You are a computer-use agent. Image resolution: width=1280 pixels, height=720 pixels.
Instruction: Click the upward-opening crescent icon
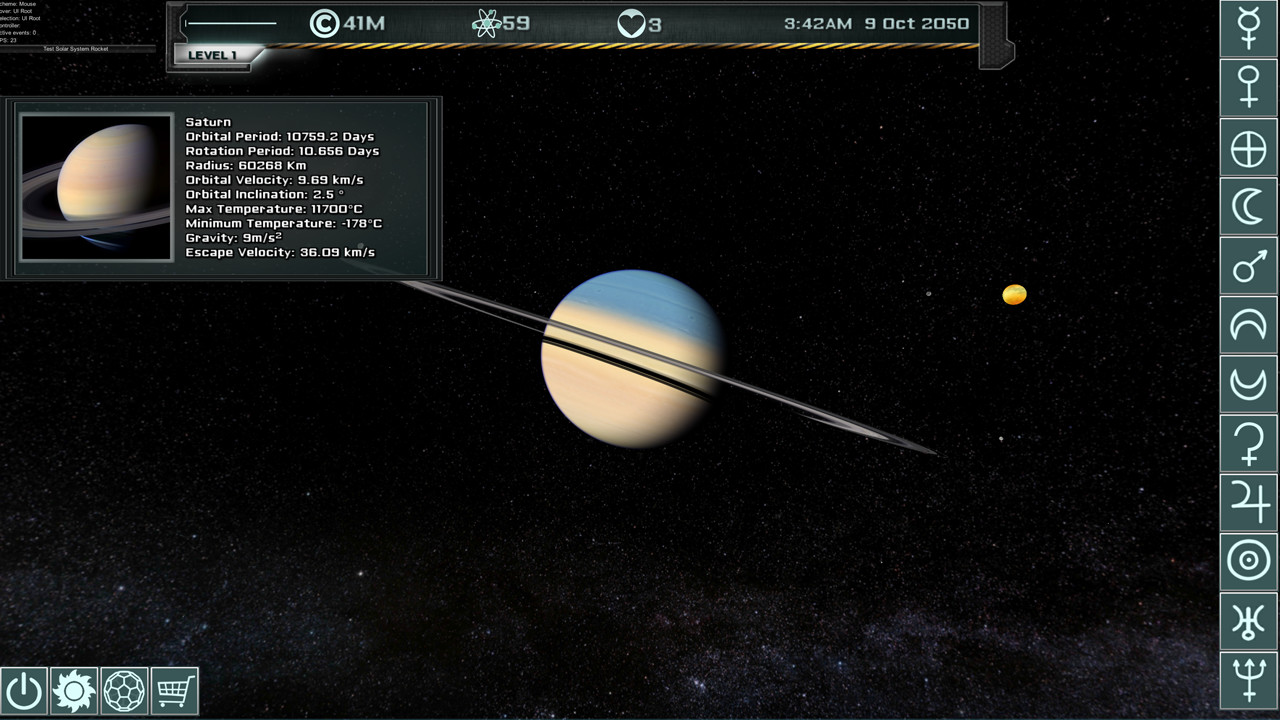(1249, 384)
